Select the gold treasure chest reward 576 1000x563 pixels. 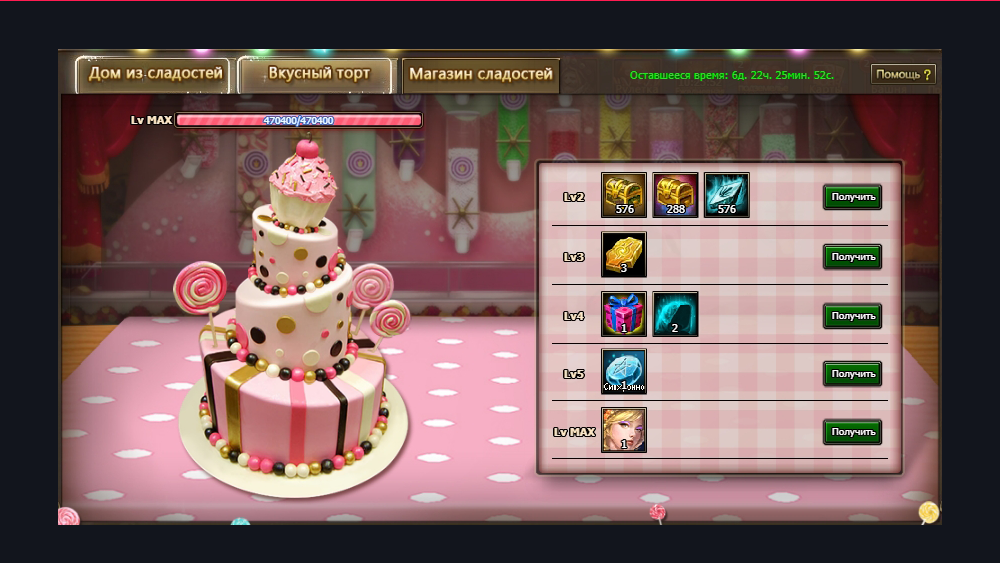624,195
